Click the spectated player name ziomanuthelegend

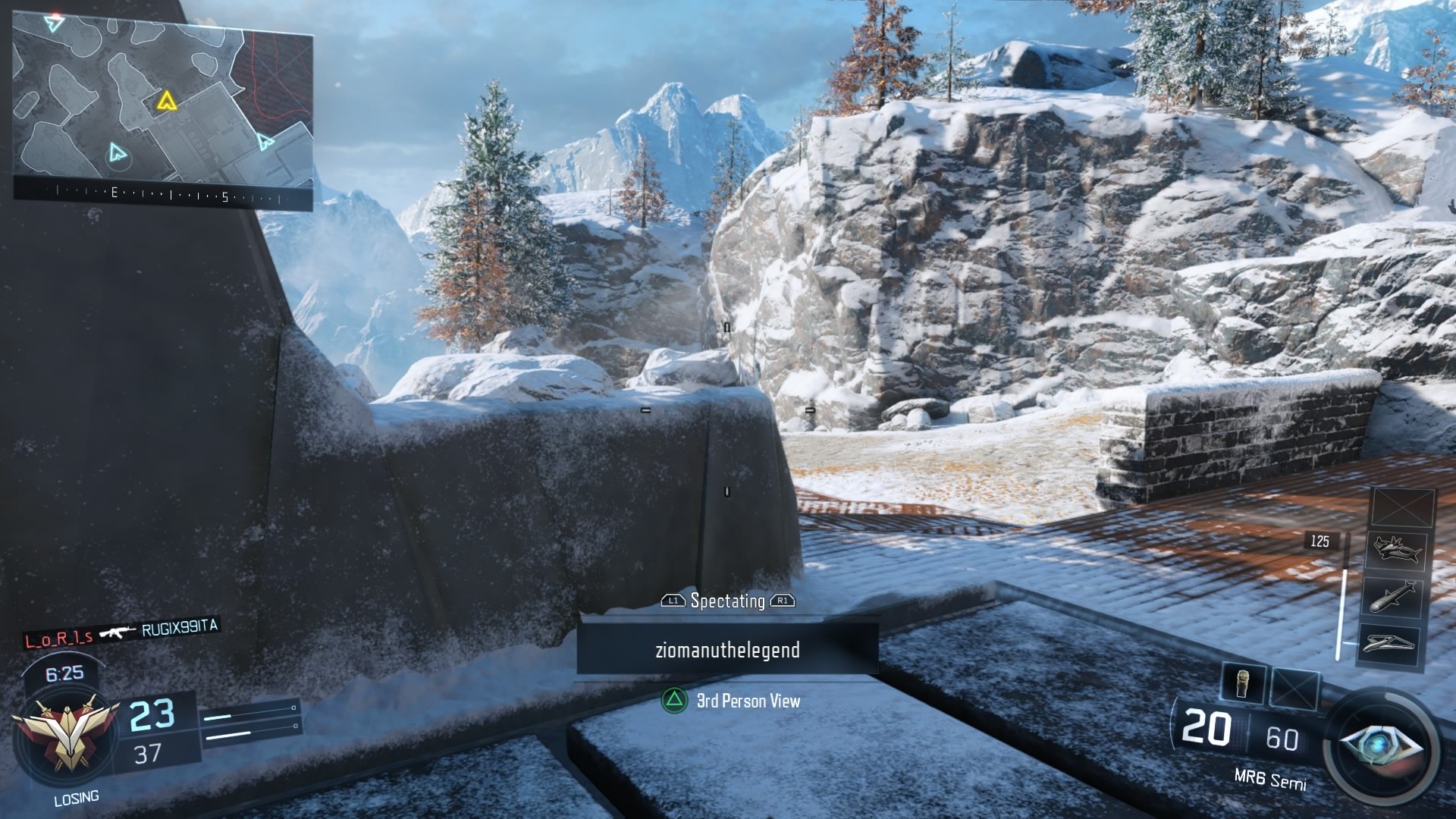tap(727, 650)
